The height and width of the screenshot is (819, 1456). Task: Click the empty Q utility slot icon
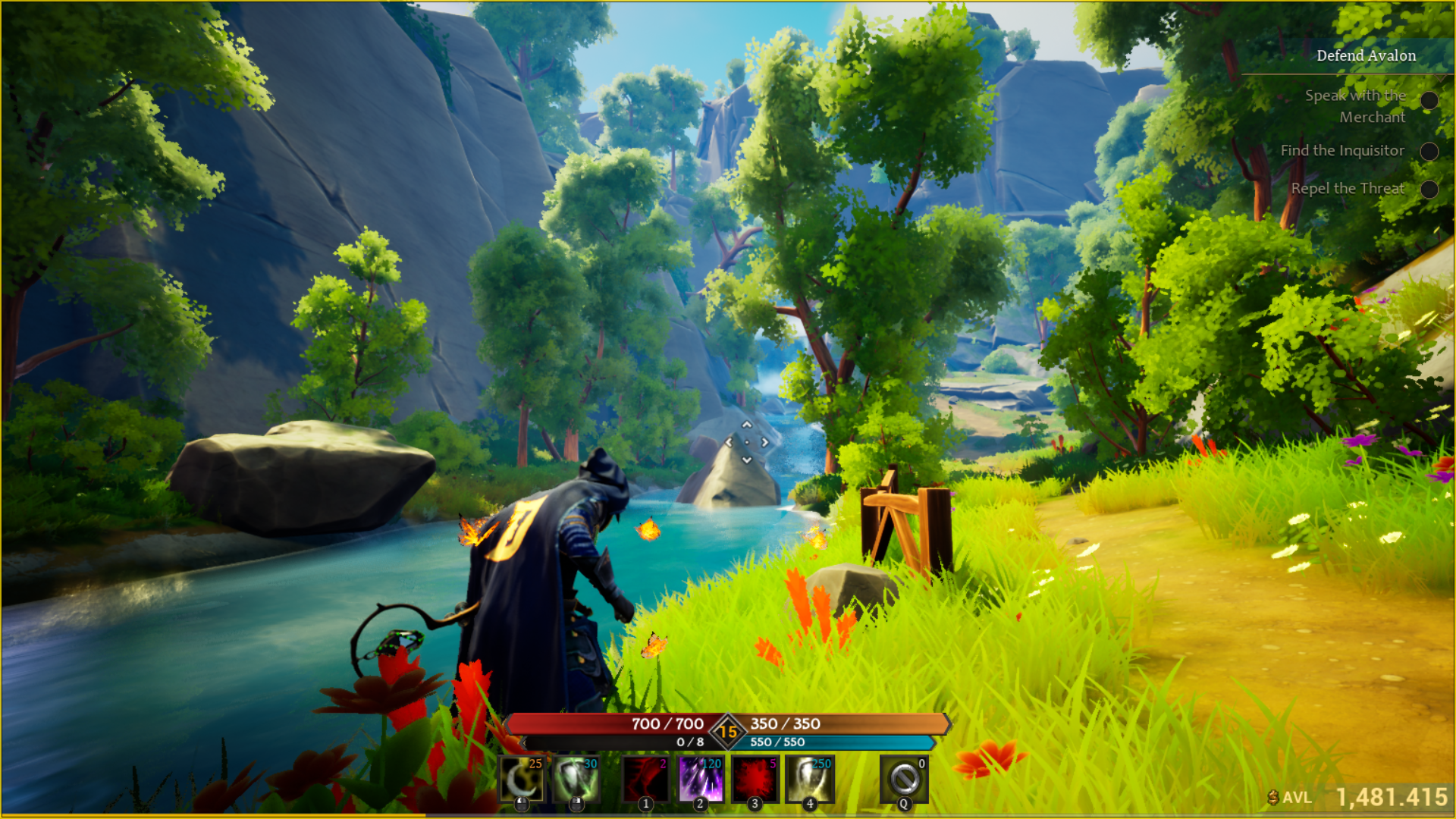click(903, 780)
